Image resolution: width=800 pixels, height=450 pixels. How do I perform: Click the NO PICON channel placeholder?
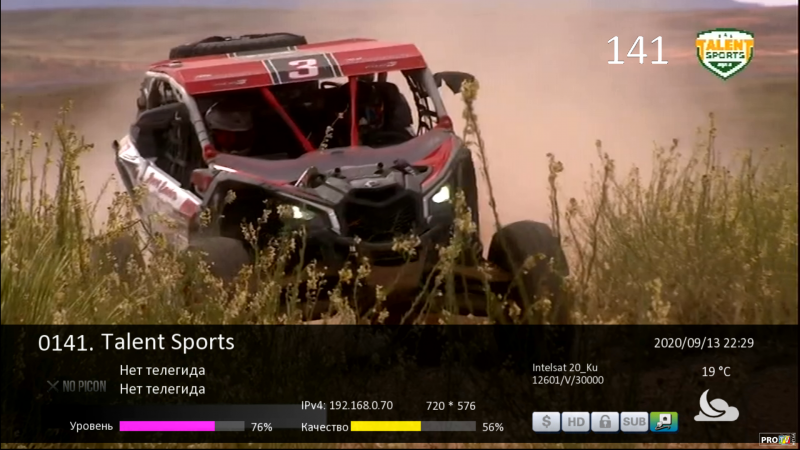tap(77, 386)
